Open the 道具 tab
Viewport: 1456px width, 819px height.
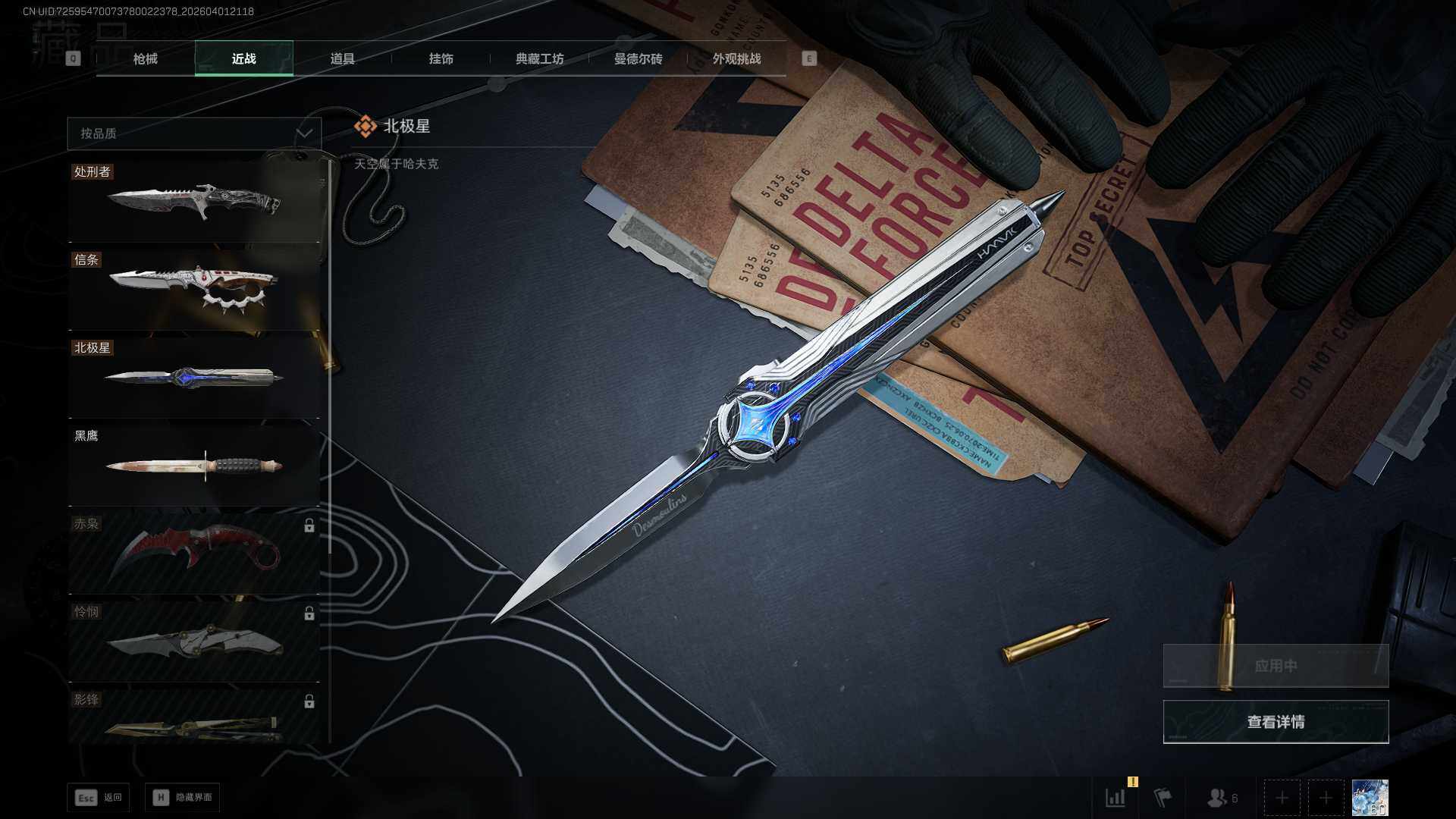pos(342,58)
